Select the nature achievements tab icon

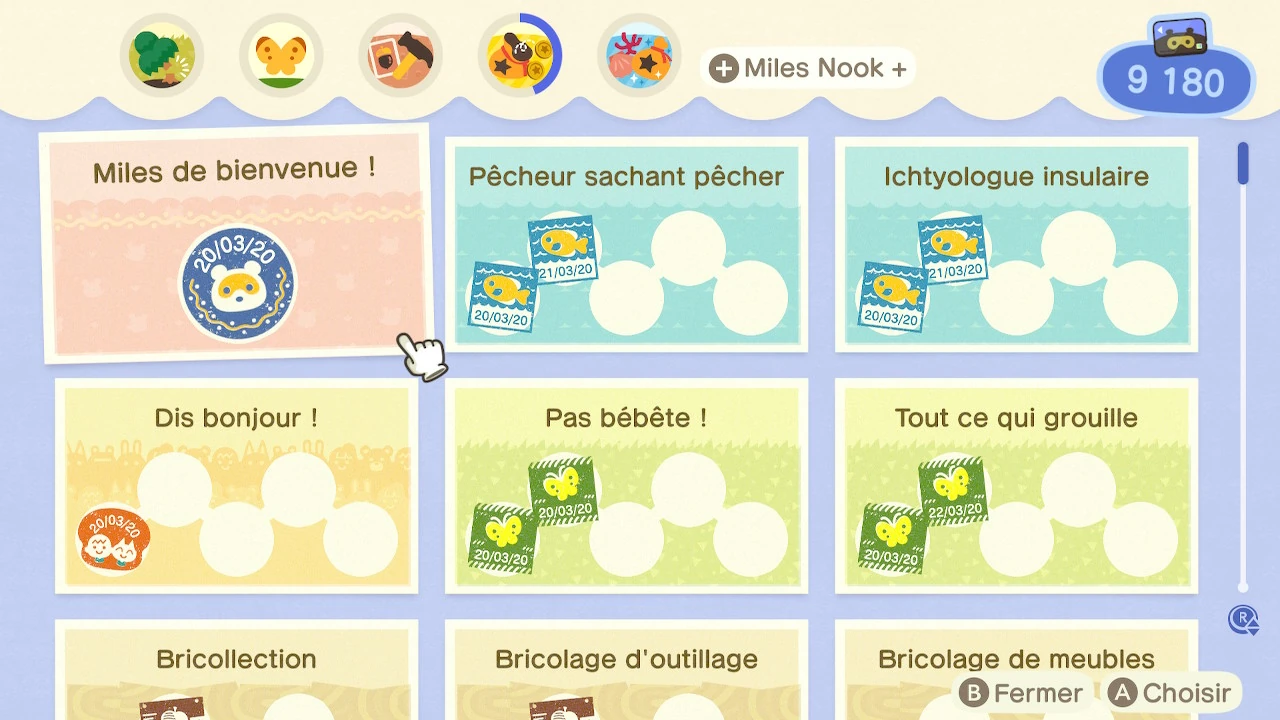click(x=162, y=55)
